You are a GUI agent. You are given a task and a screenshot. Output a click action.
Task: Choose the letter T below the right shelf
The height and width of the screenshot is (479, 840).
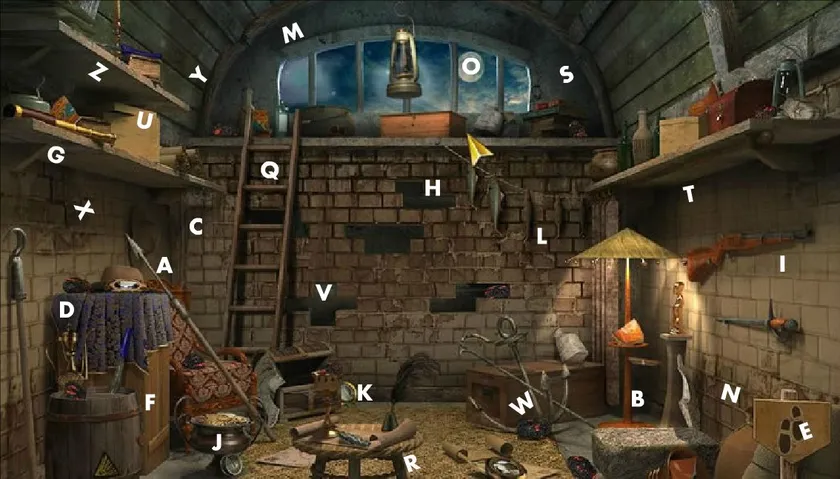(689, 194)
